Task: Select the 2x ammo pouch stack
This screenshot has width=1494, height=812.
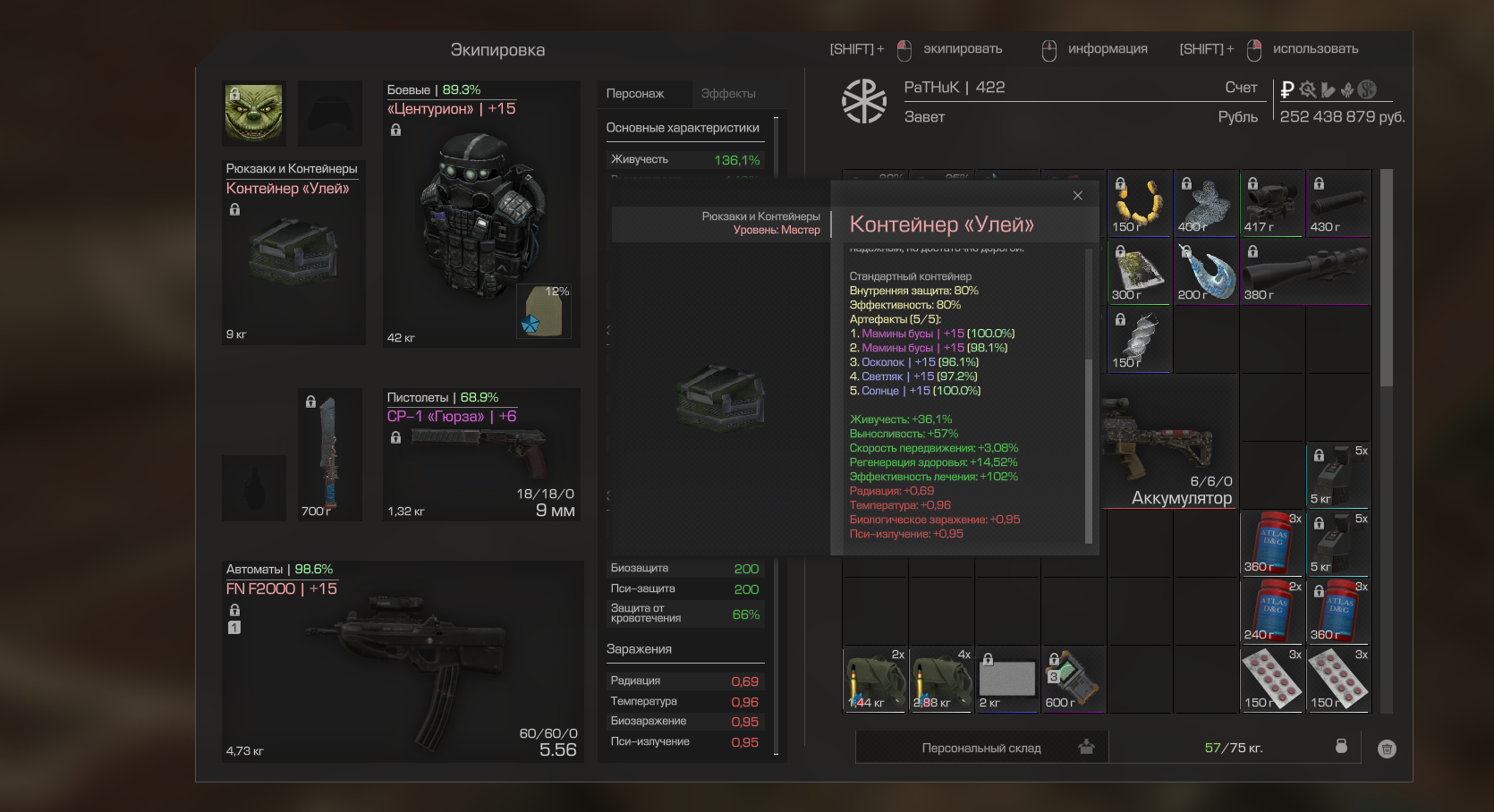Action: [875, 680]
